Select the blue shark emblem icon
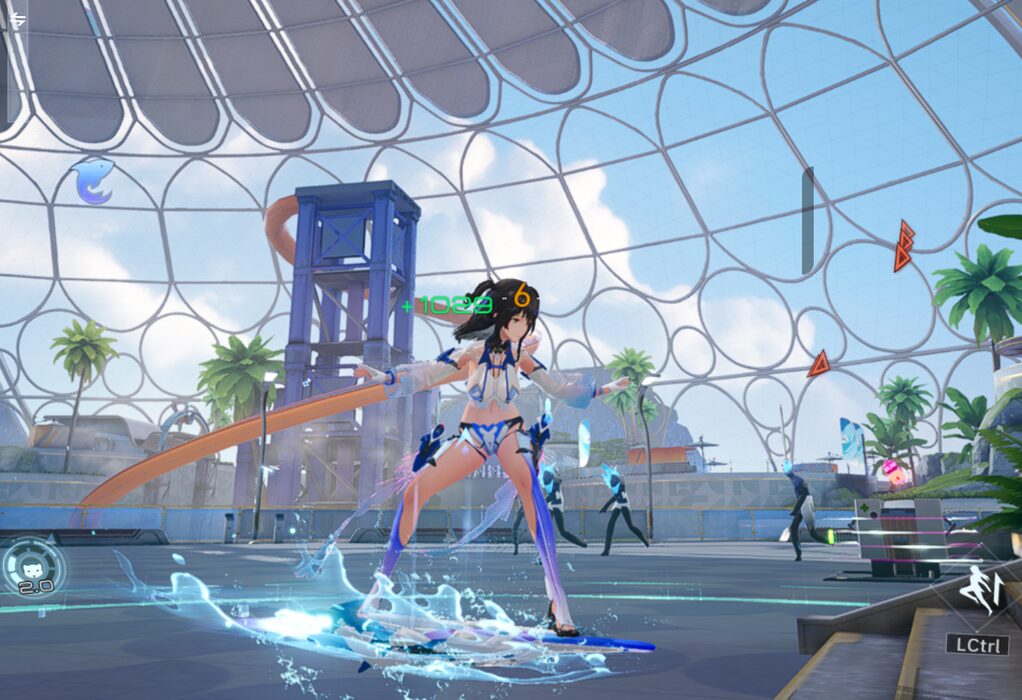The height and width of the screenshot is (700, 1022). 92,182
